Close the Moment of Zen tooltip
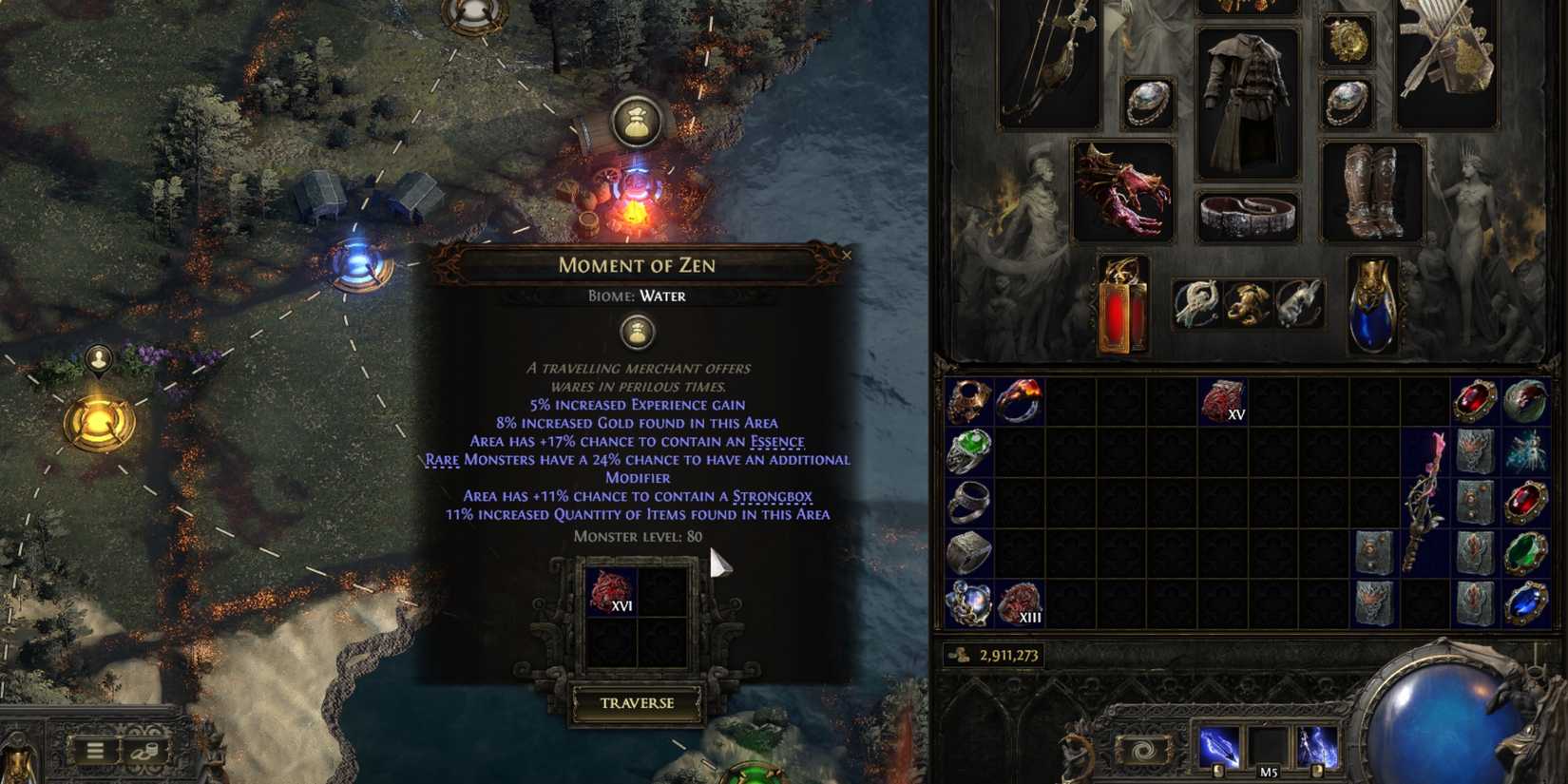Viewport: 1568px width, 784px height. pos(848,255)
